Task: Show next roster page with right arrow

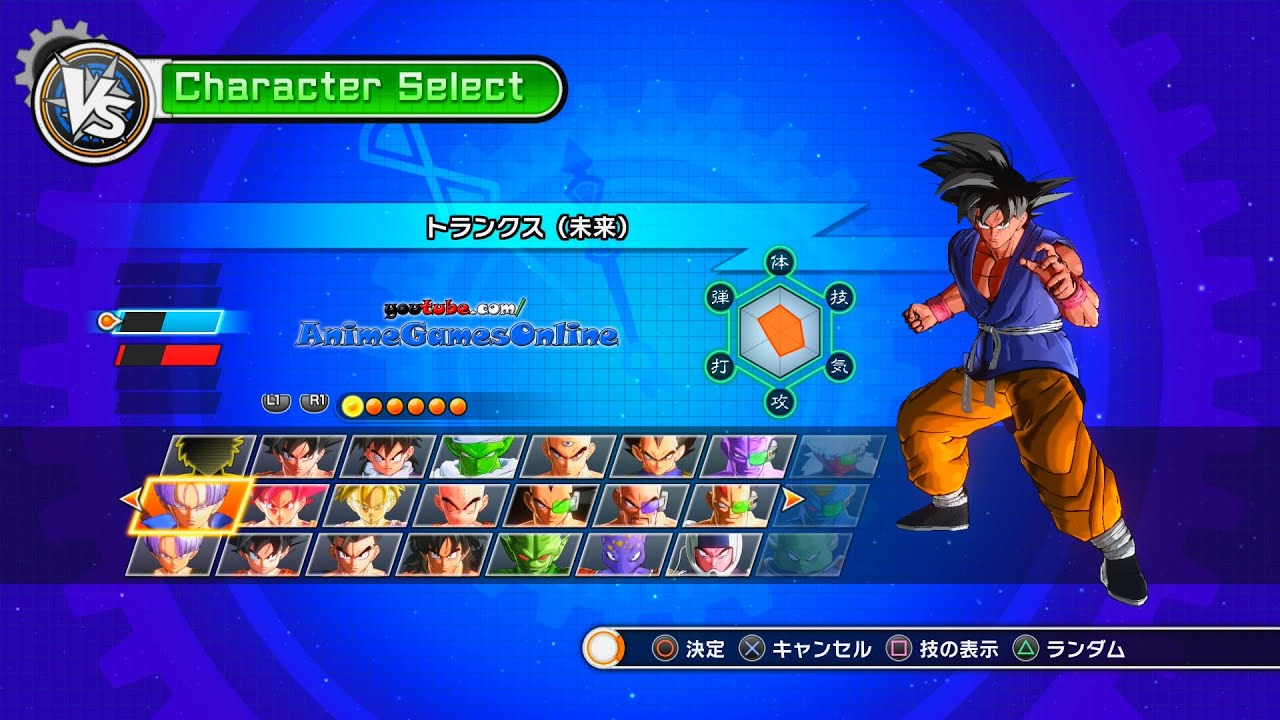Action: (792, 497)
